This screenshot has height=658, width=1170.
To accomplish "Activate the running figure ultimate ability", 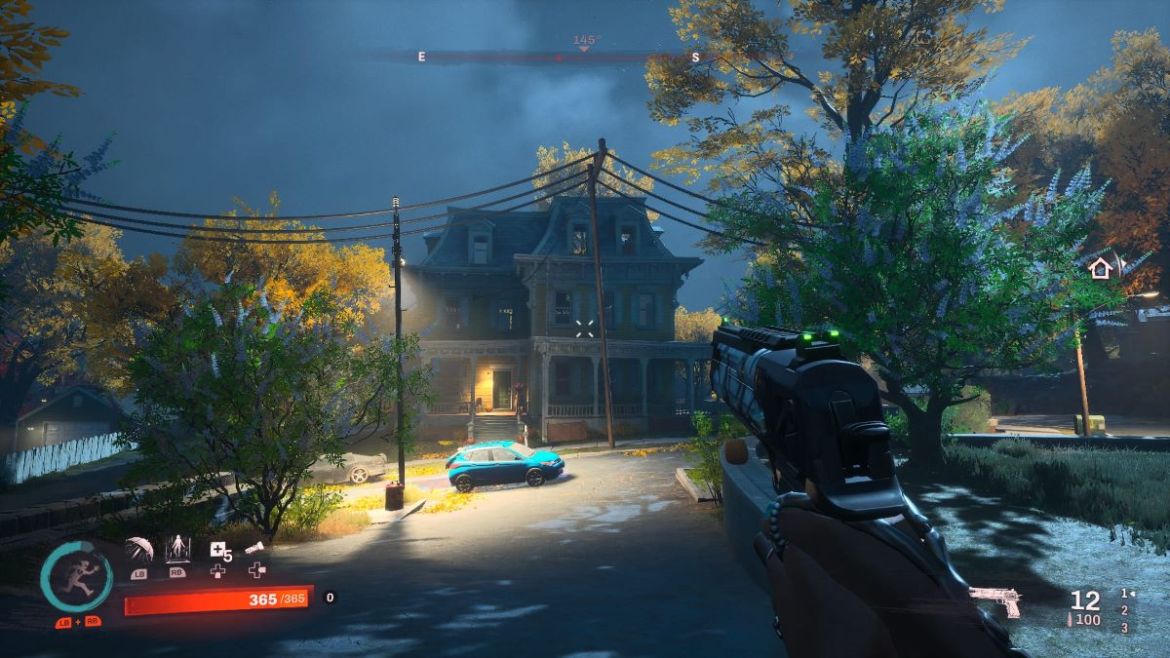I will pos(76,577).
